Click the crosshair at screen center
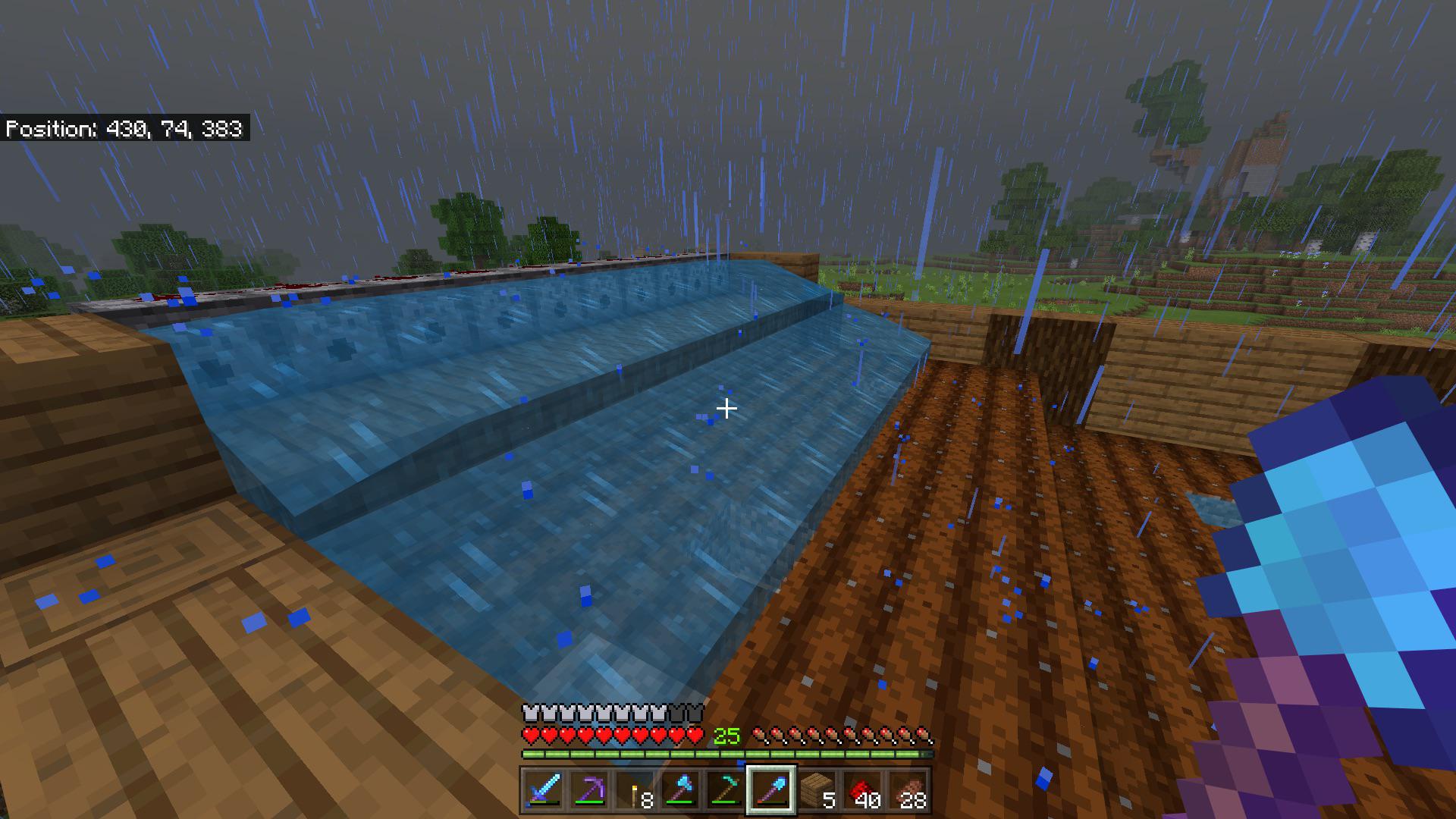This screenshot has width=1456, height=819. pyautogui.click(x=726, y=408)
